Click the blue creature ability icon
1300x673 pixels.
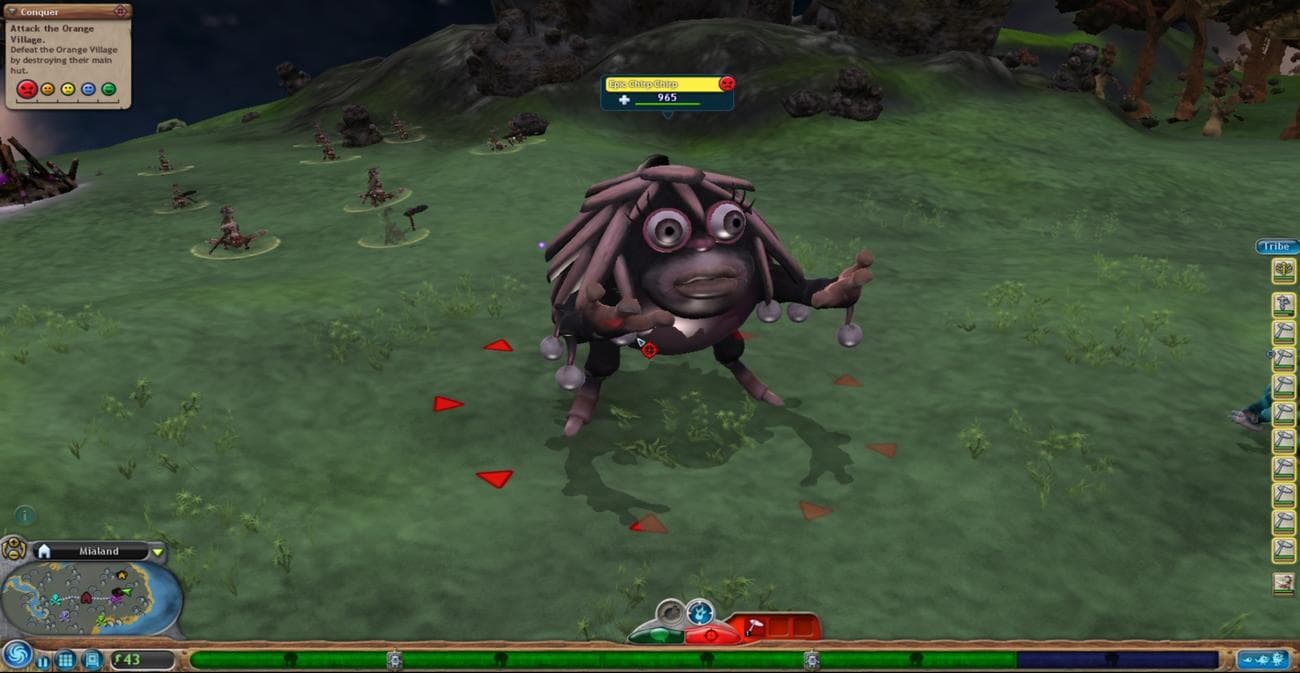pyautogui.click(x=700, y=611)
